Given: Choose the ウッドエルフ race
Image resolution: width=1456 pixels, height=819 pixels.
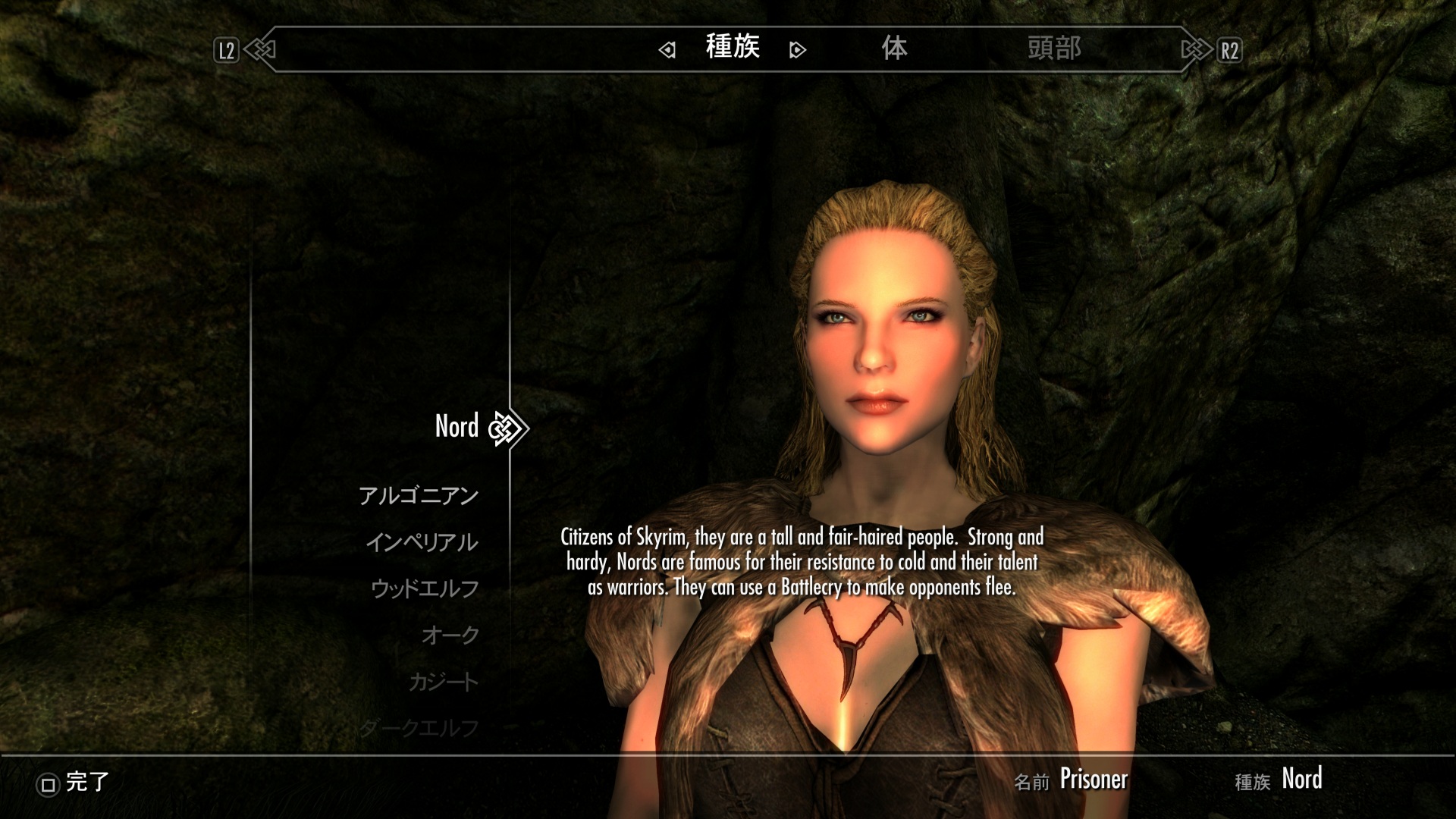Looking at the screenshot, I should click(x=425, y=589).
